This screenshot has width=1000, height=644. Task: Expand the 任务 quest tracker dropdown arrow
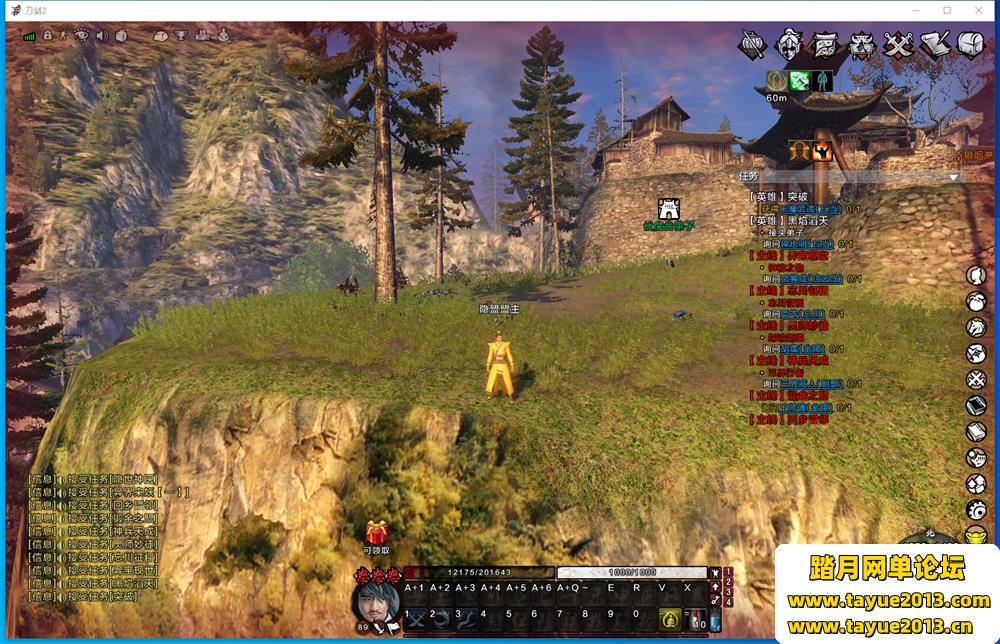953,177
